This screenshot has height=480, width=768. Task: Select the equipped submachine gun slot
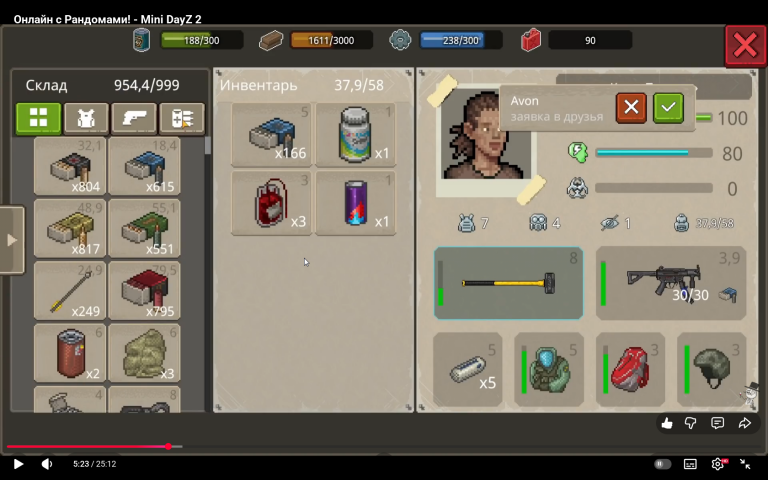671,283
